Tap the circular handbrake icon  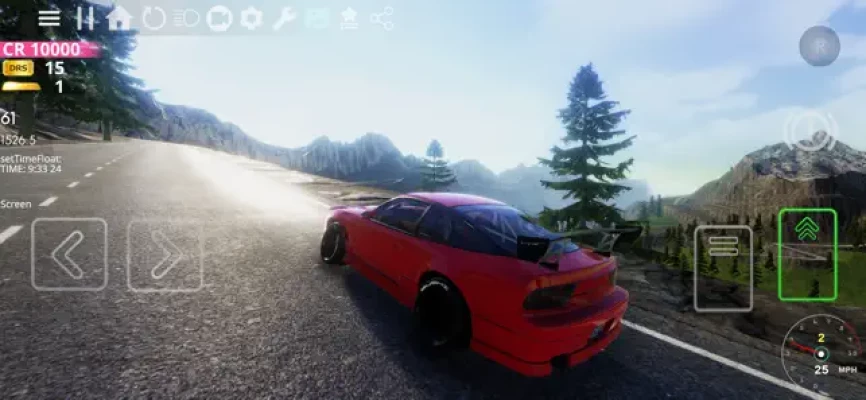810,130
